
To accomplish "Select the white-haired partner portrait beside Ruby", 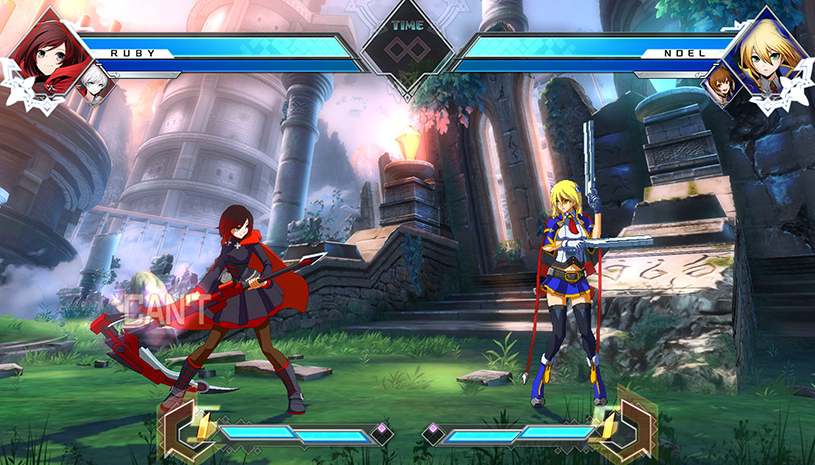I will pyautogui.click(x=97, y=83).
